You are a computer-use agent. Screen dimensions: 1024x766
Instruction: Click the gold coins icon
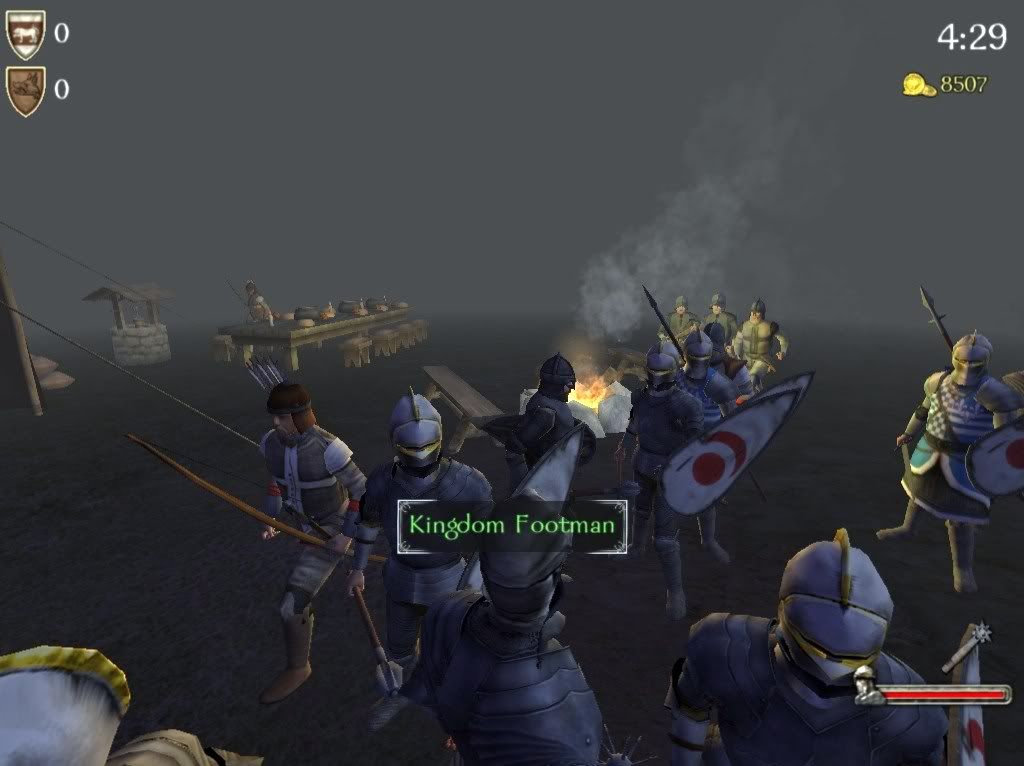tap(918, 85)
